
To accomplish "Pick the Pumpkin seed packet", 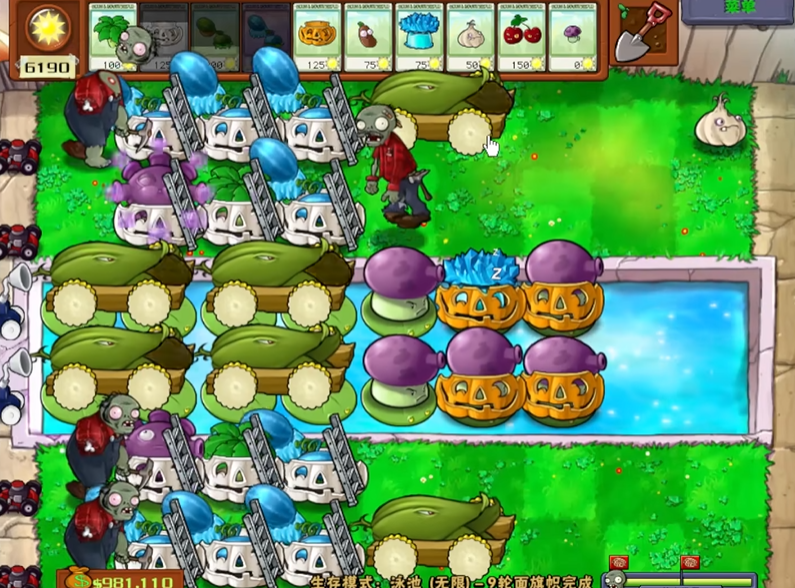I will (316, 39).
